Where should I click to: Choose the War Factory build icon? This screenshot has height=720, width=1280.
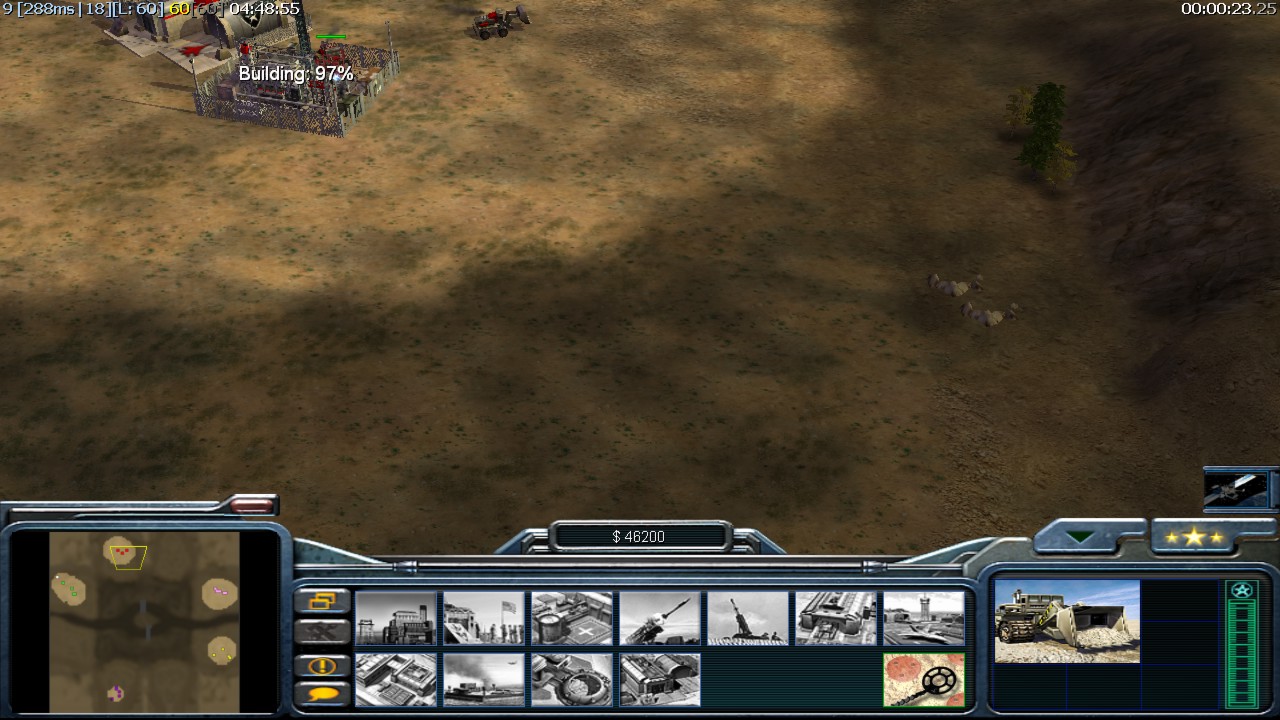tap(836, 618)
